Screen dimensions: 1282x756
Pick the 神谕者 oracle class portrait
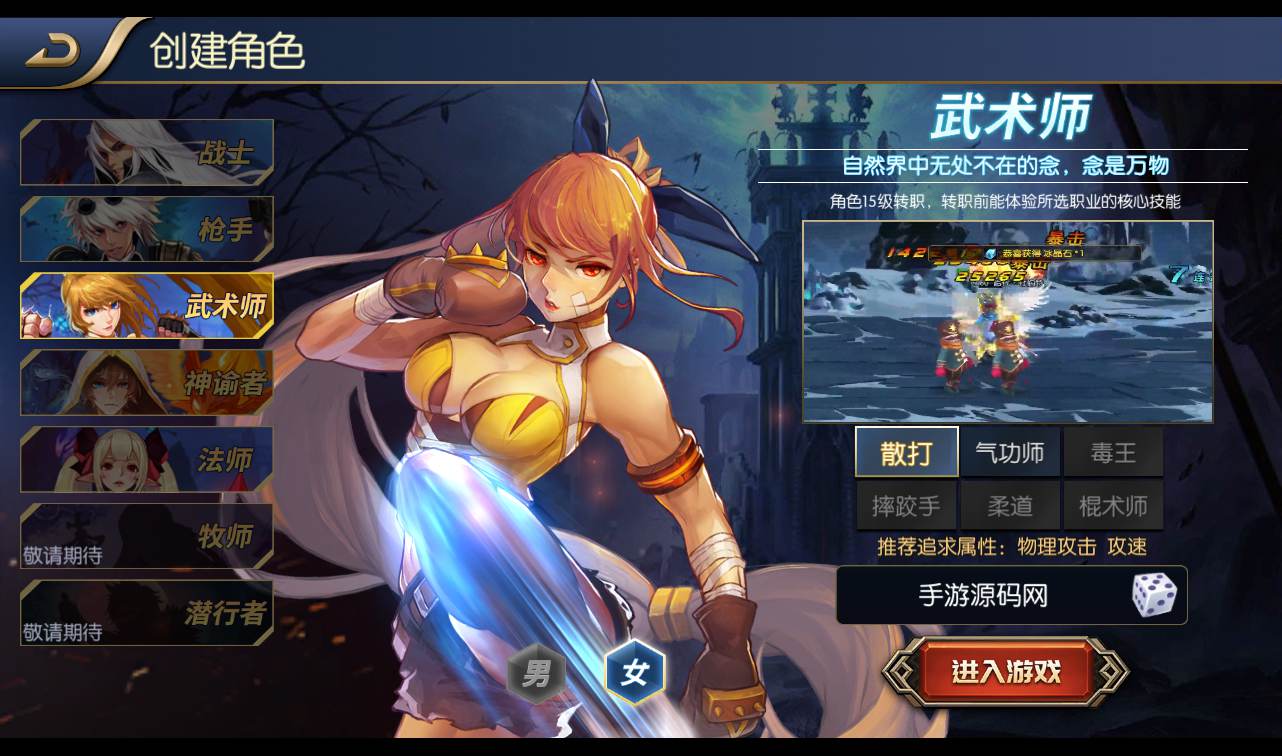pos(146,382)
